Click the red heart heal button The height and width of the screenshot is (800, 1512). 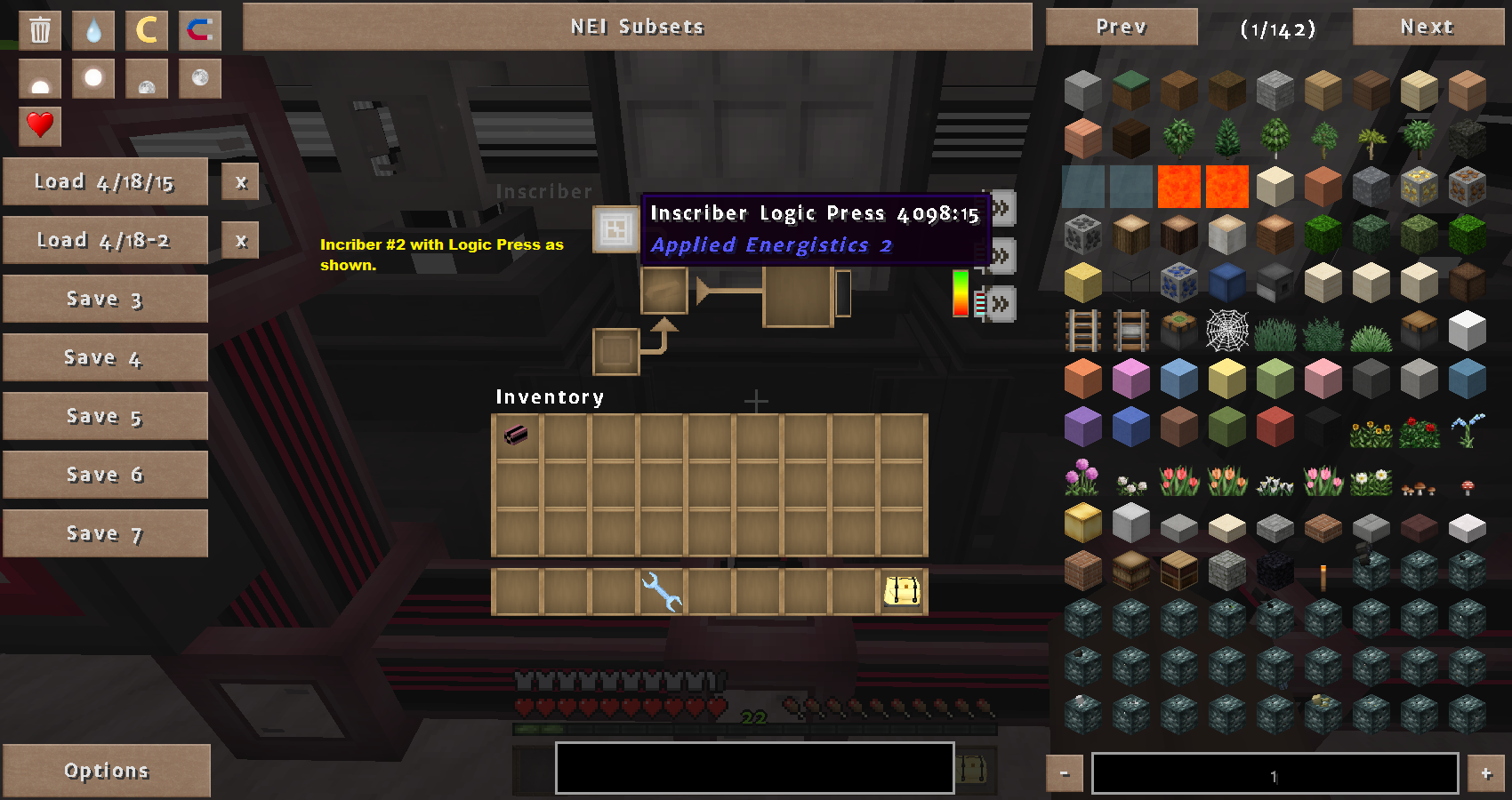tap(40, 124)
